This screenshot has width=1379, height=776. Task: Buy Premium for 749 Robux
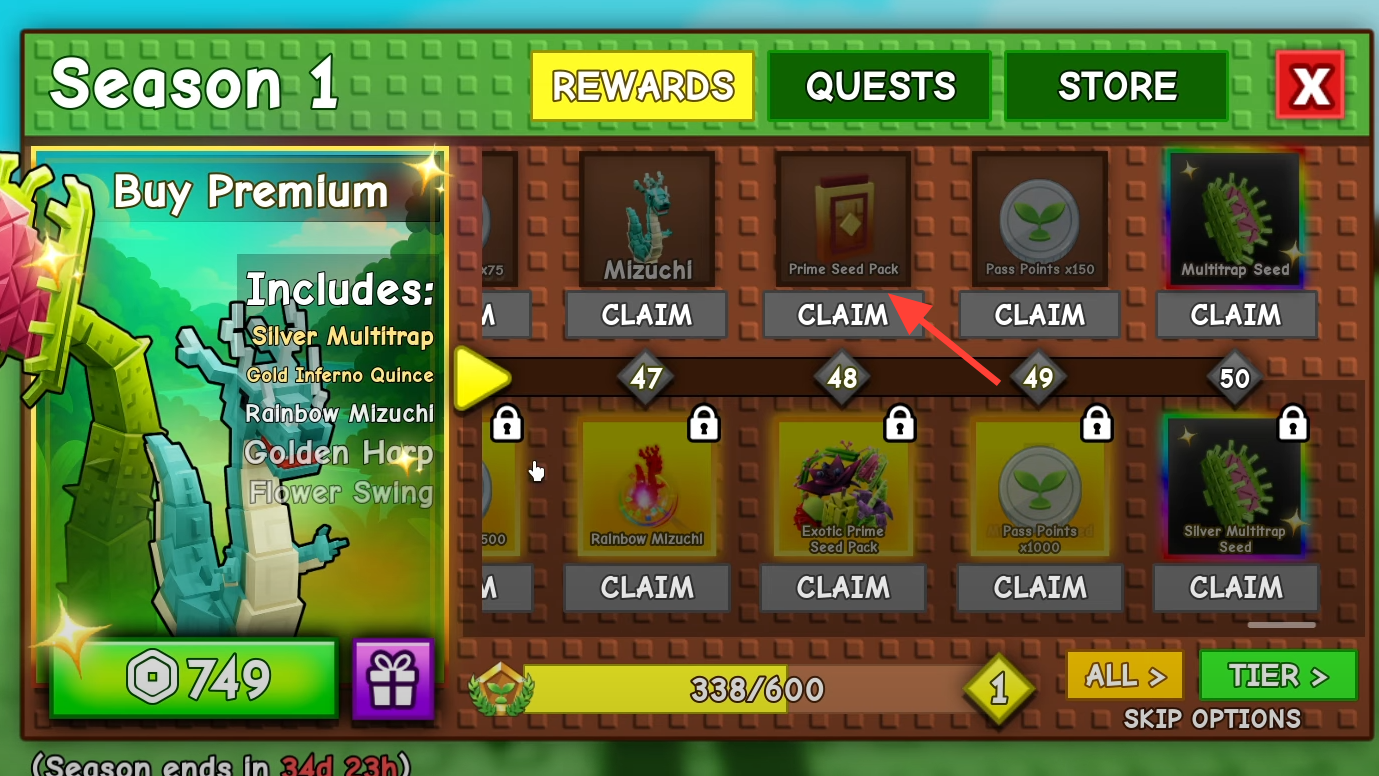pos(194,679)
